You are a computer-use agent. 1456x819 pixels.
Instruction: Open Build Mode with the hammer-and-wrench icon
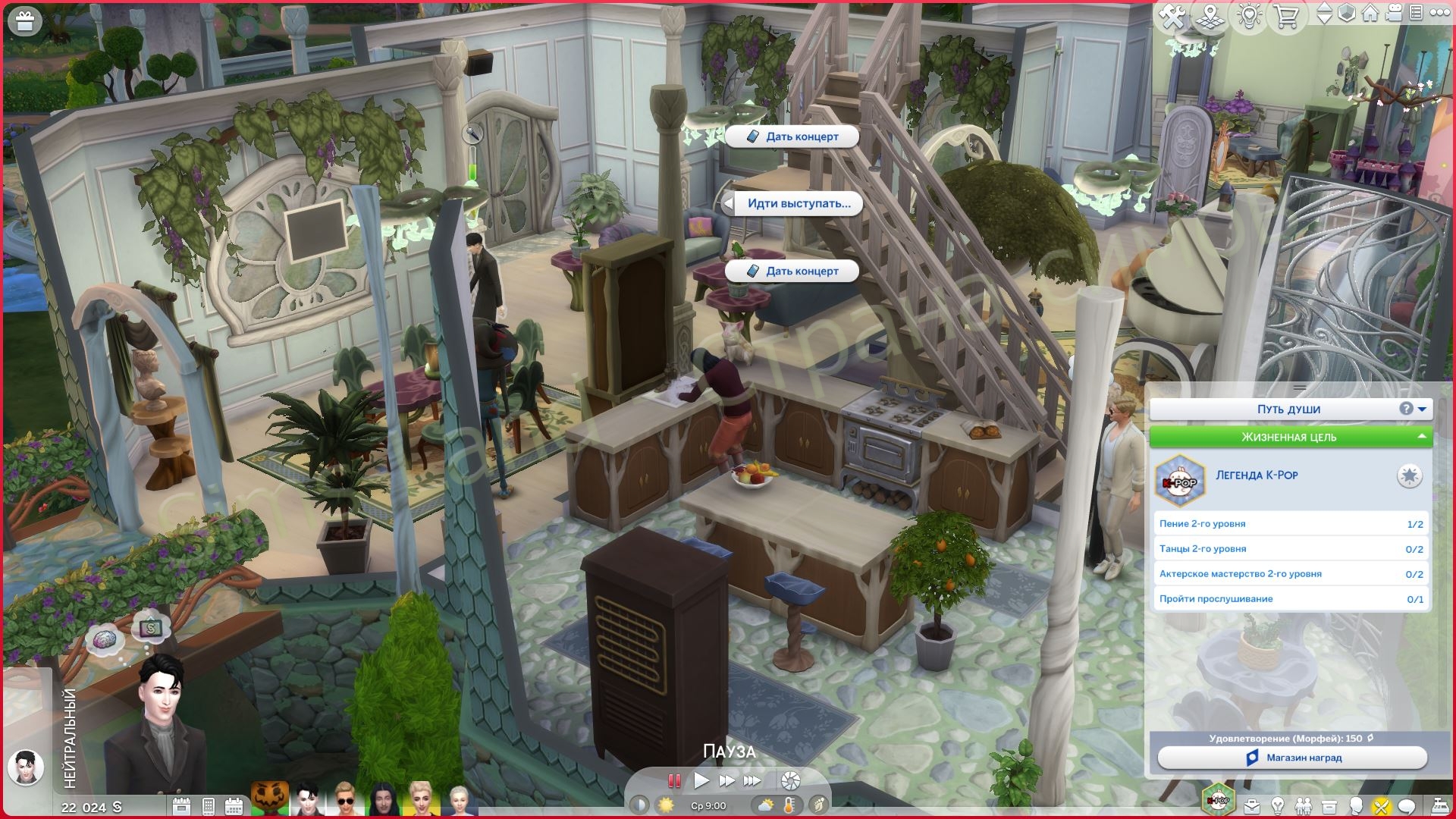click(x=1172, y=16)
